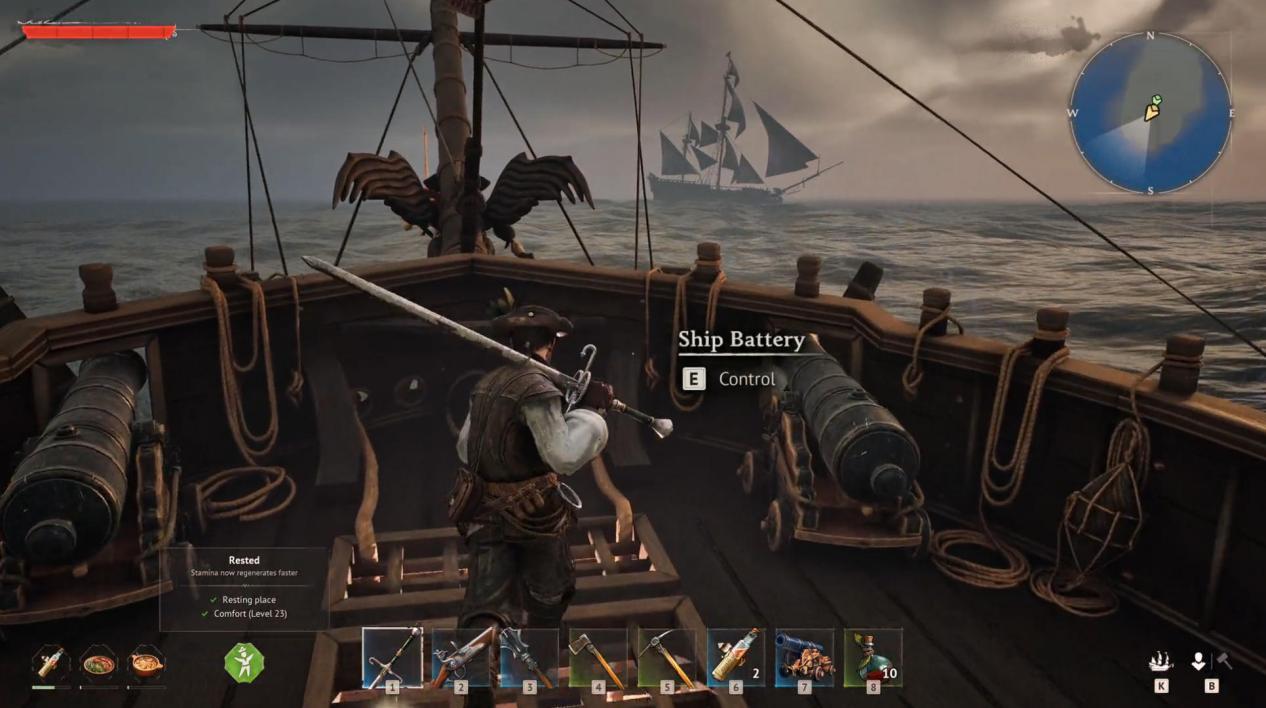Equip the flintlock pistol from the hotbar

click(461, 657)
